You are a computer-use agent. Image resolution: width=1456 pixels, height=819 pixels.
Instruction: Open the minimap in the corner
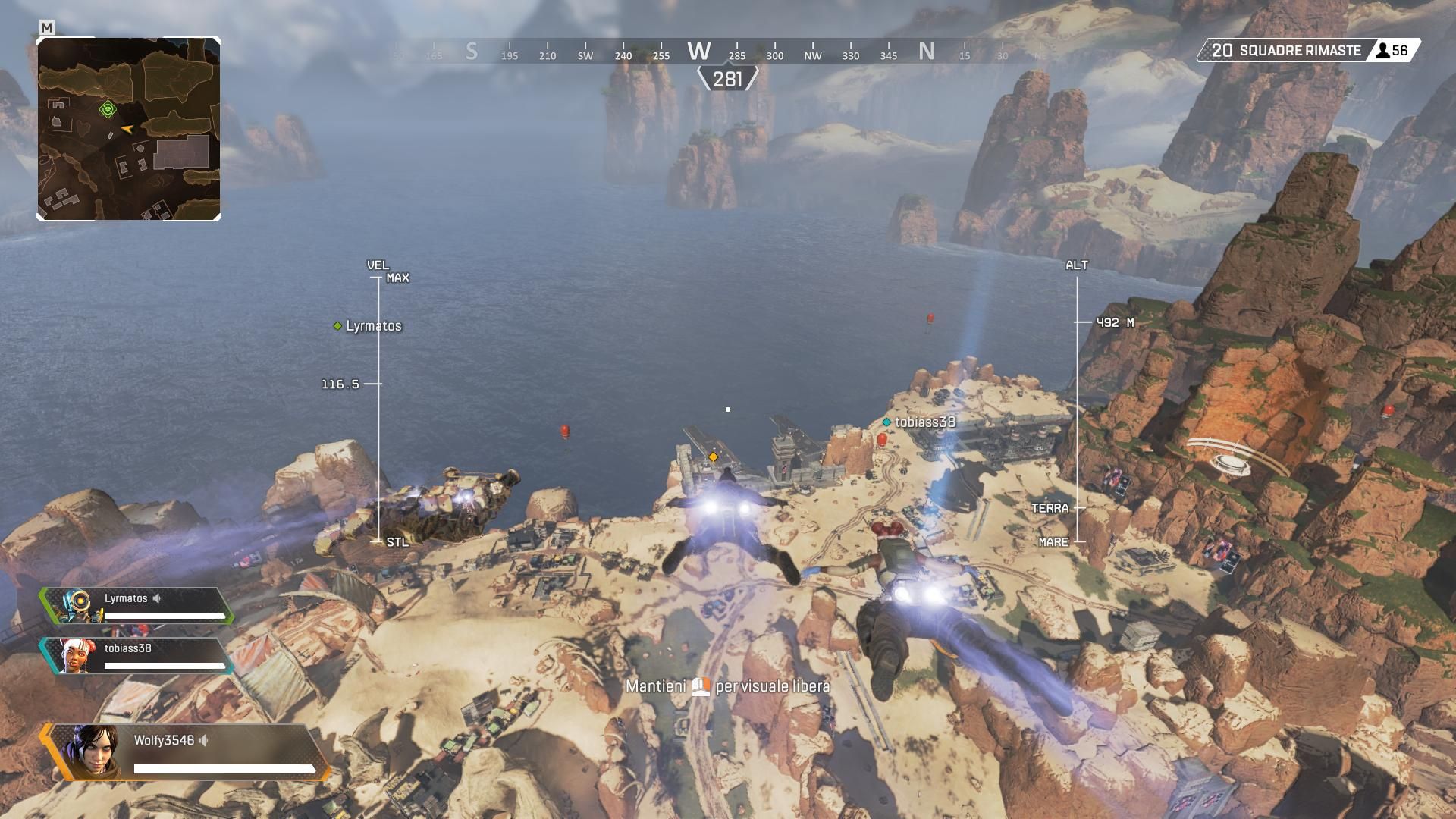129,129
